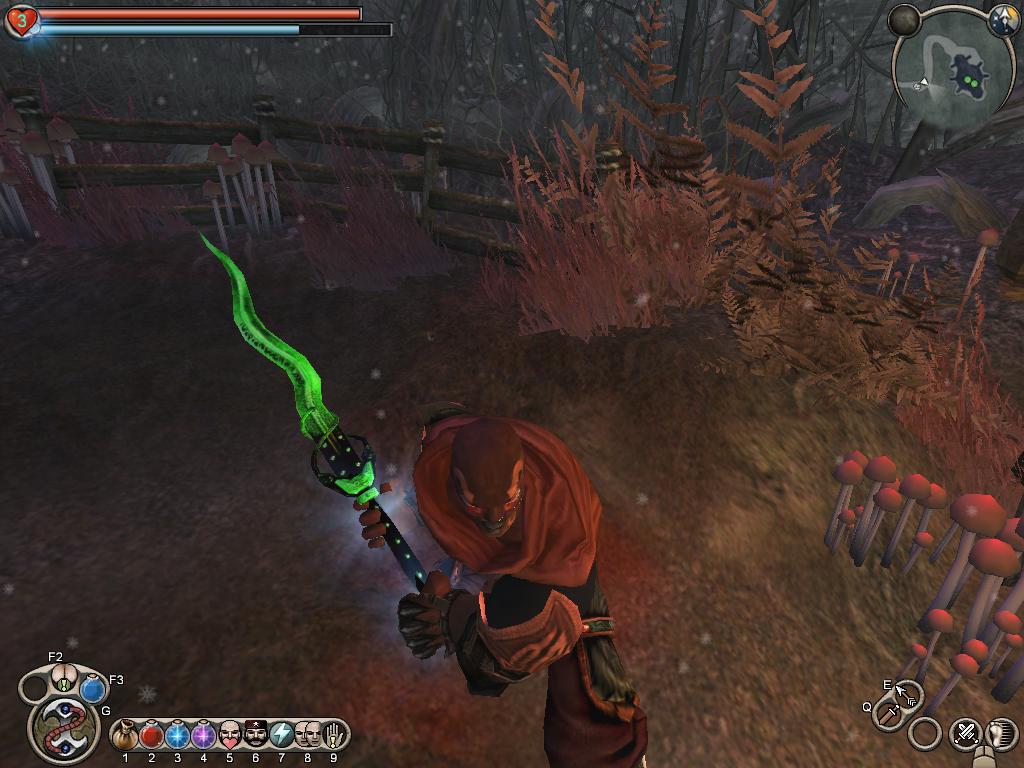Equip the ranged bow arrow icon

906,693
